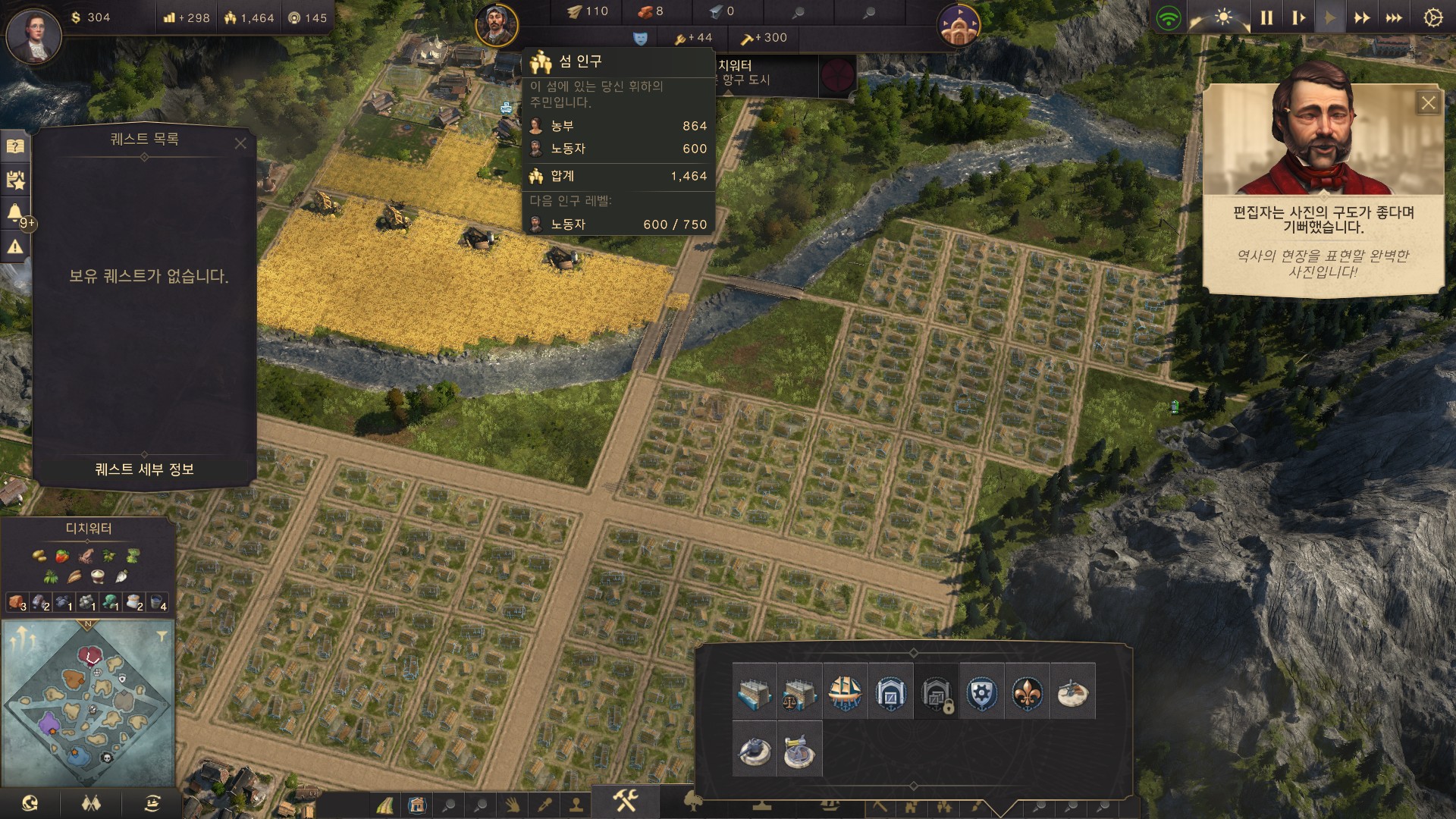The height and width of the screenshot is (819, 1456).
Task: Open the gear options menu
Action: click(1432, 17)
